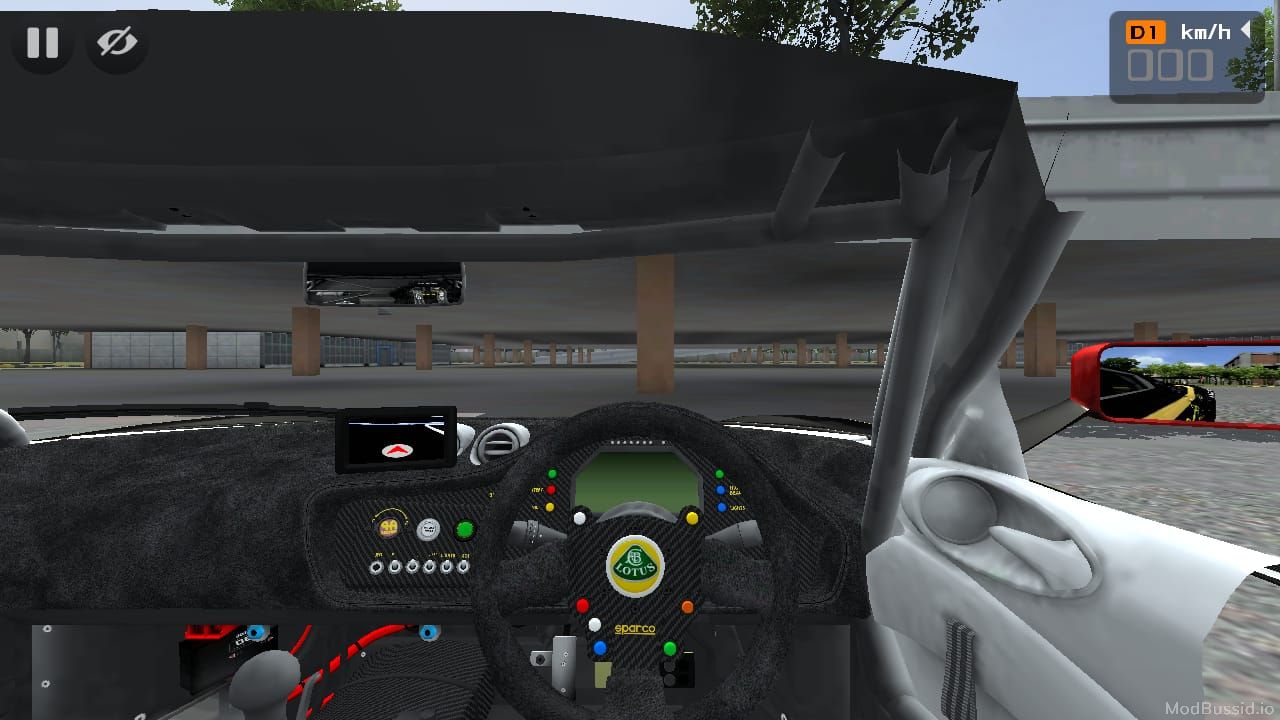
Task: Flip the leftmost silver switch on the dash
Action: tap(376, 567)
